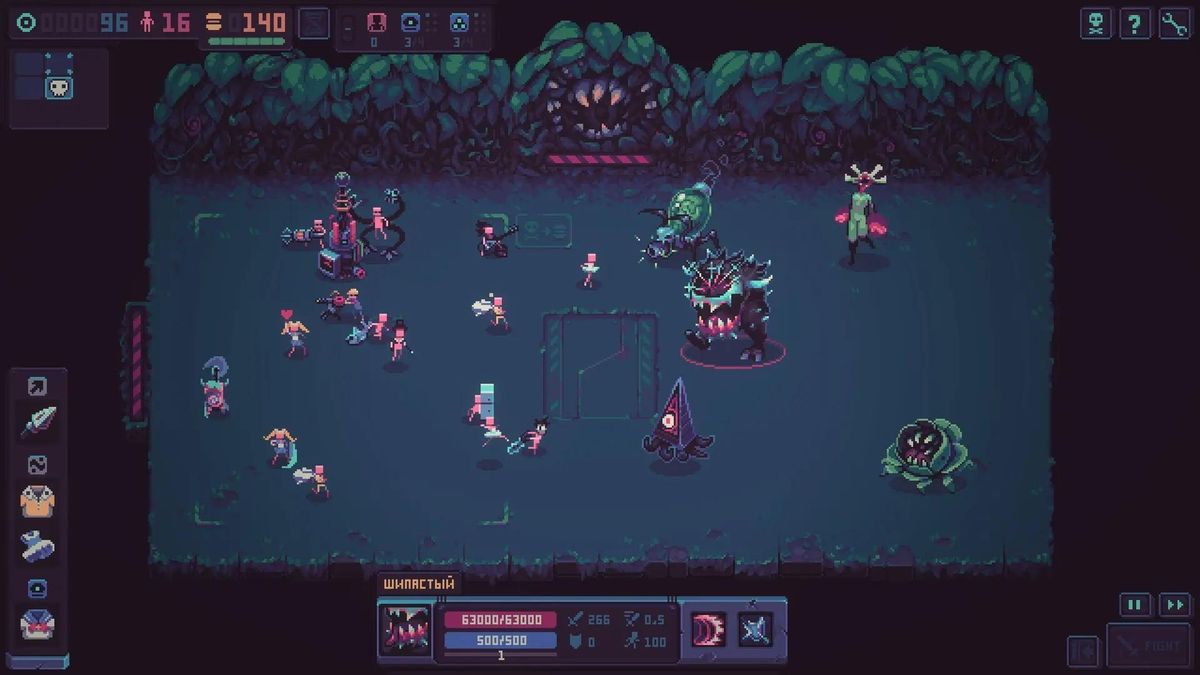The image size is (1200, 675).
Task: Select the dagger item slot
Action: coord(38,421)
